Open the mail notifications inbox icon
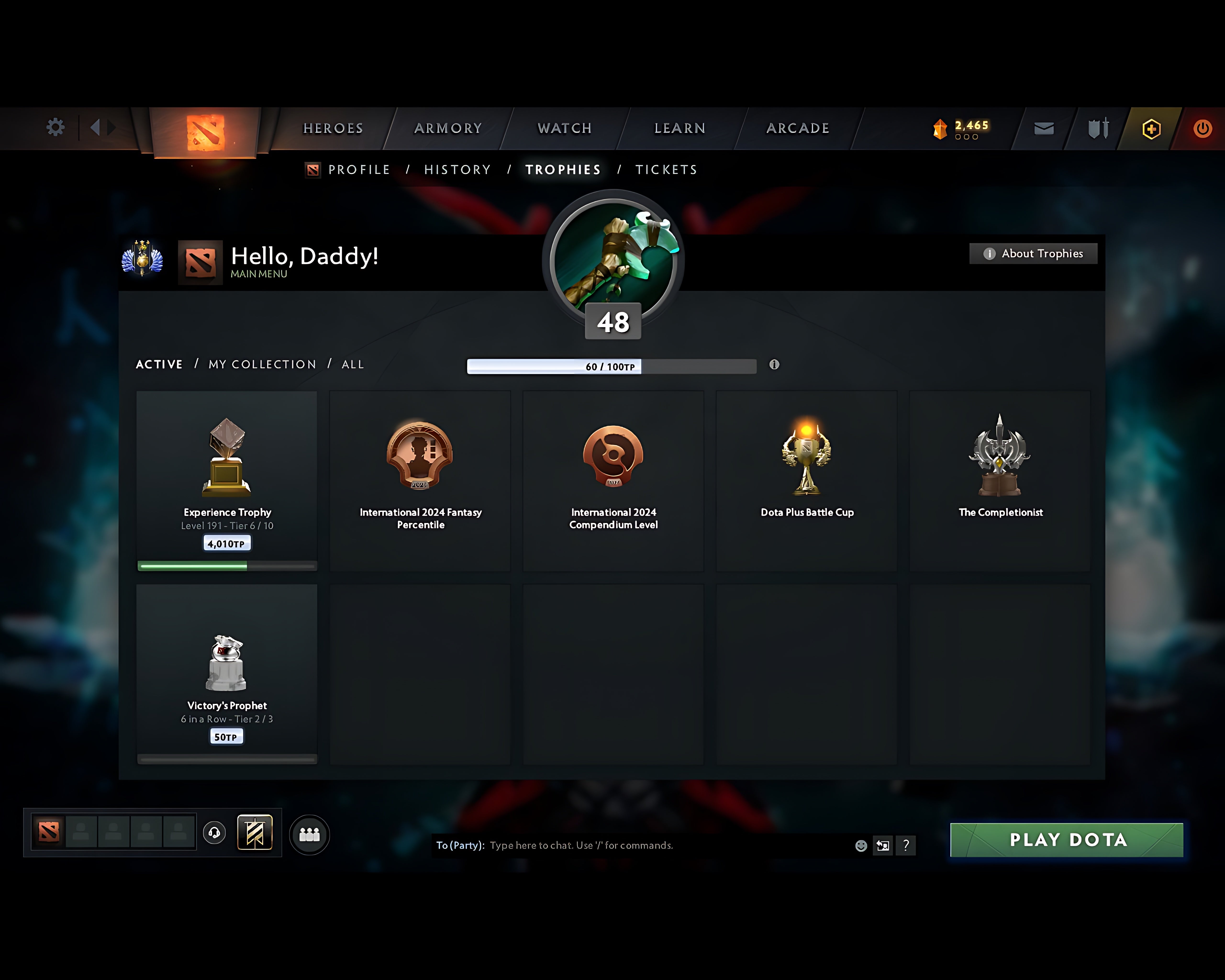This screenshot has height=980, width=1225. point(1044,129)
